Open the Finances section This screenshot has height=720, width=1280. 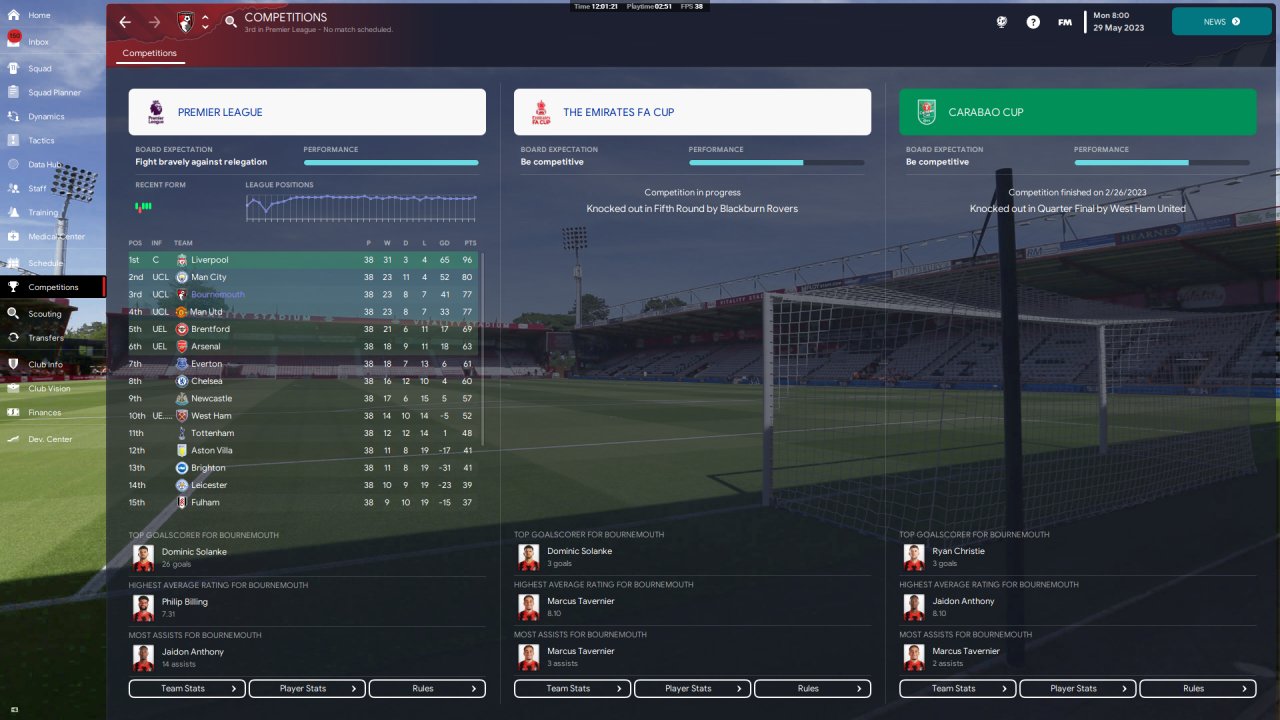(x=44, y=412)
